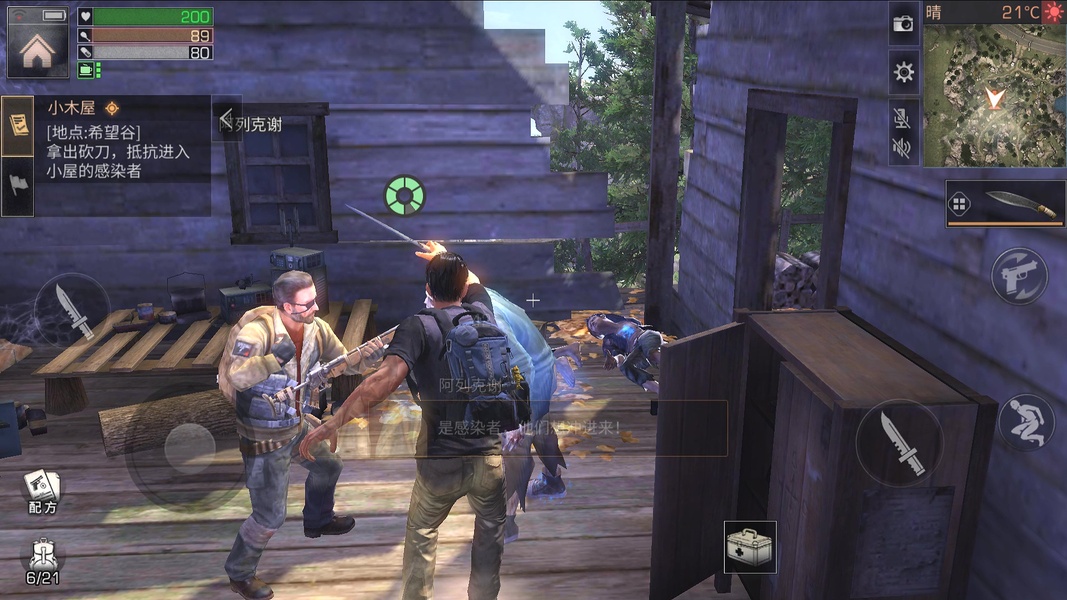Open the 配方 recipes menu
1067x600 pixels.
click(x=42, y=491)
